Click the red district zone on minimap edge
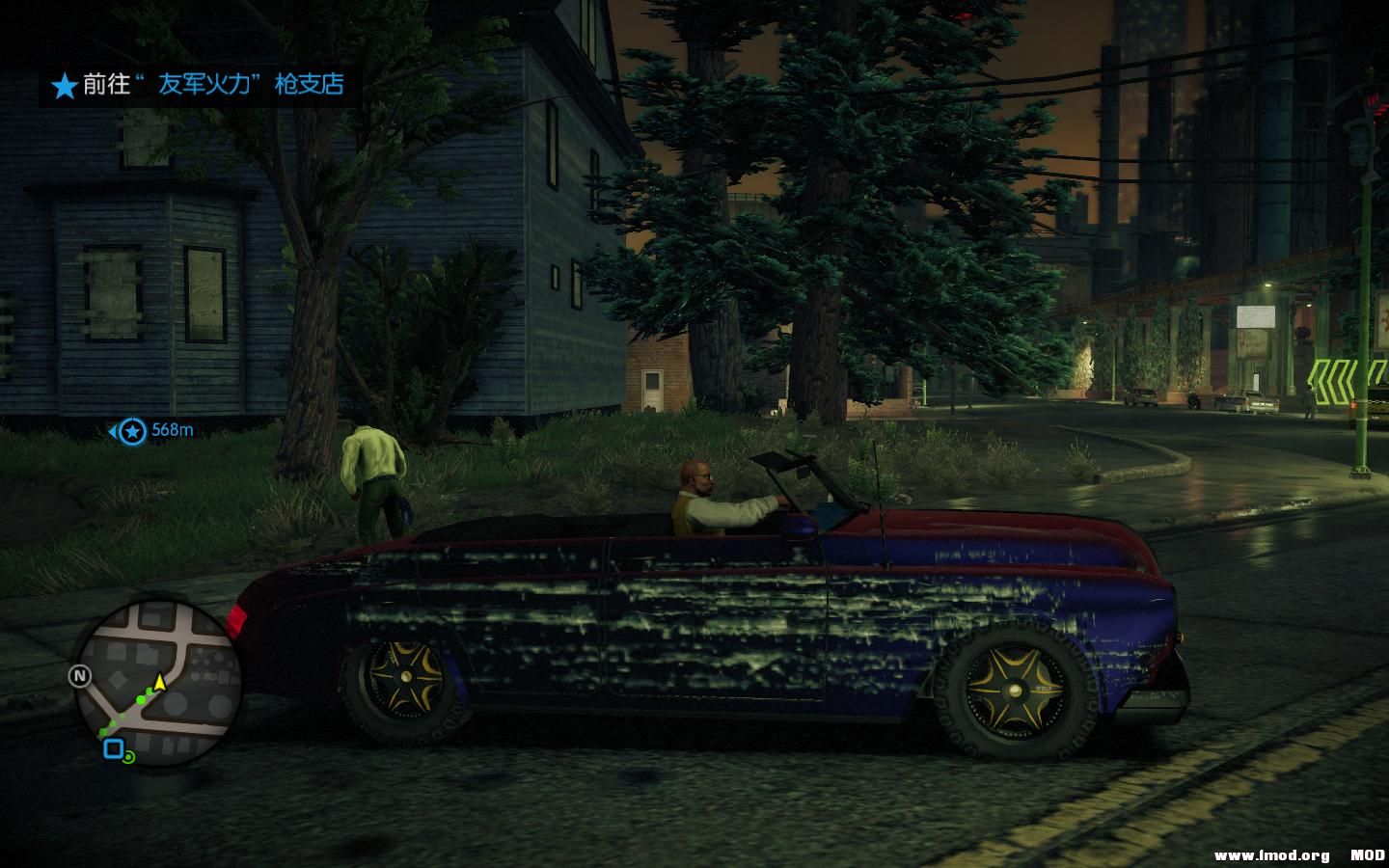Viewport: 1389px width, 868px height. (x=237, y=619)
